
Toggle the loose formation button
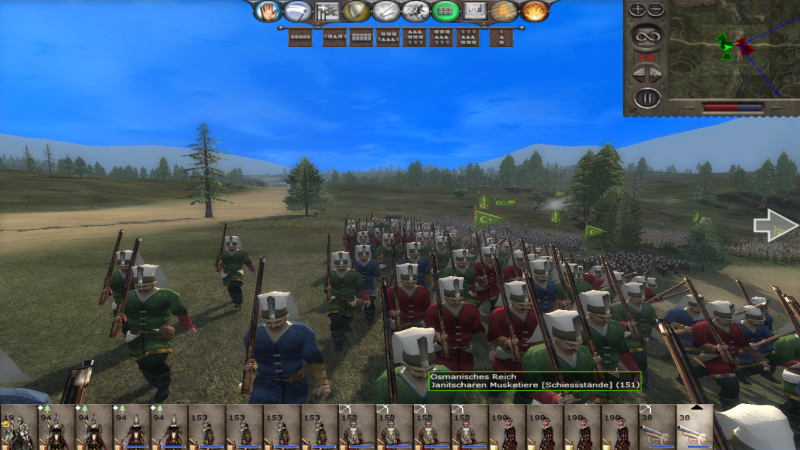[x=327, y=11]
